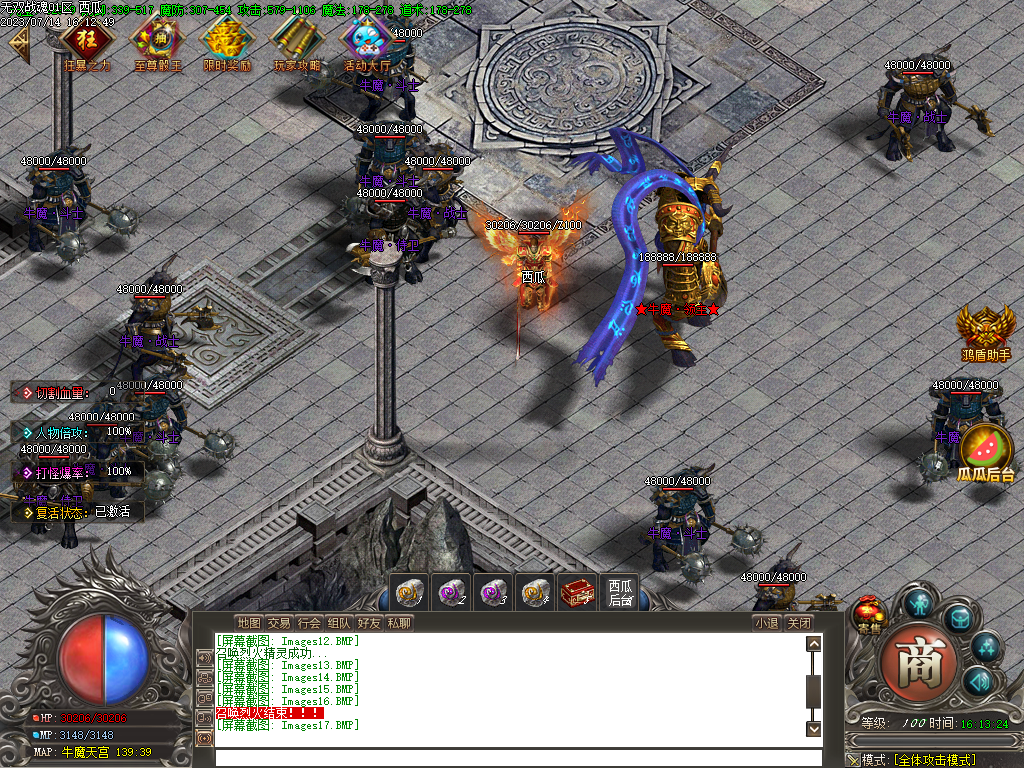The width and height of the screenshot is (1024, 768).
Task: Open the 寄售 consignment money bag
Action: click(868, 617)
